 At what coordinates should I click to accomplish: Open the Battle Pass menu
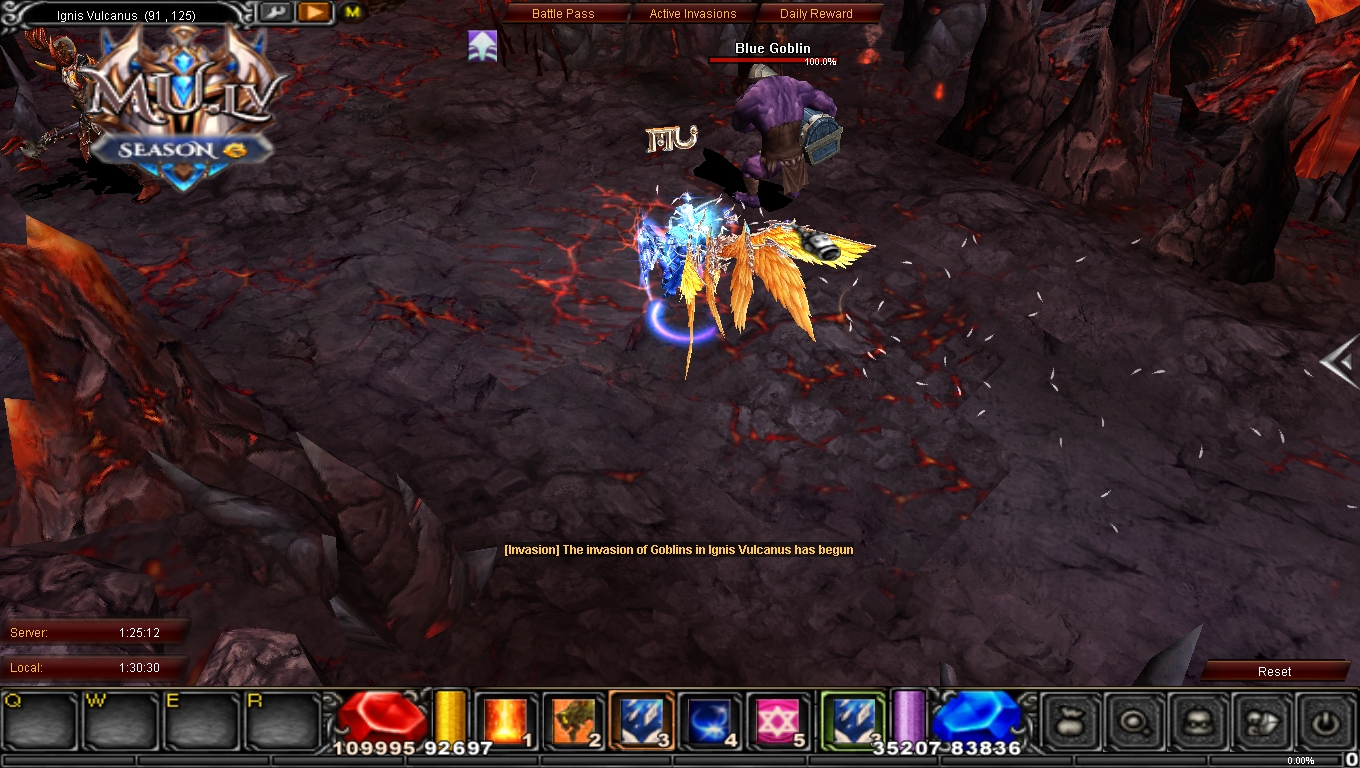(x=565, y=13)
